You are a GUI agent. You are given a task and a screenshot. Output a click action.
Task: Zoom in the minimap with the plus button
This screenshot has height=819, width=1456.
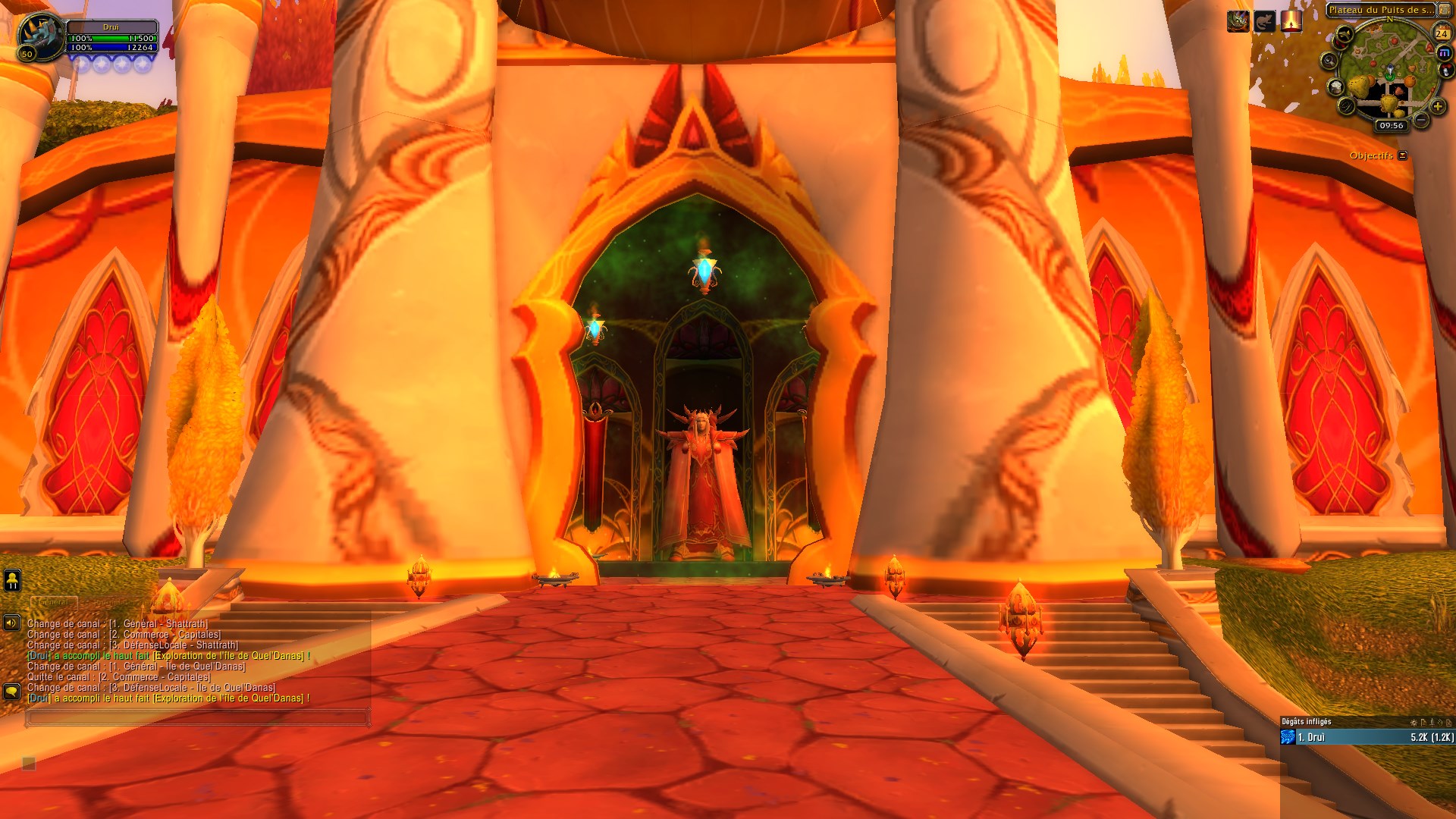1437,108
